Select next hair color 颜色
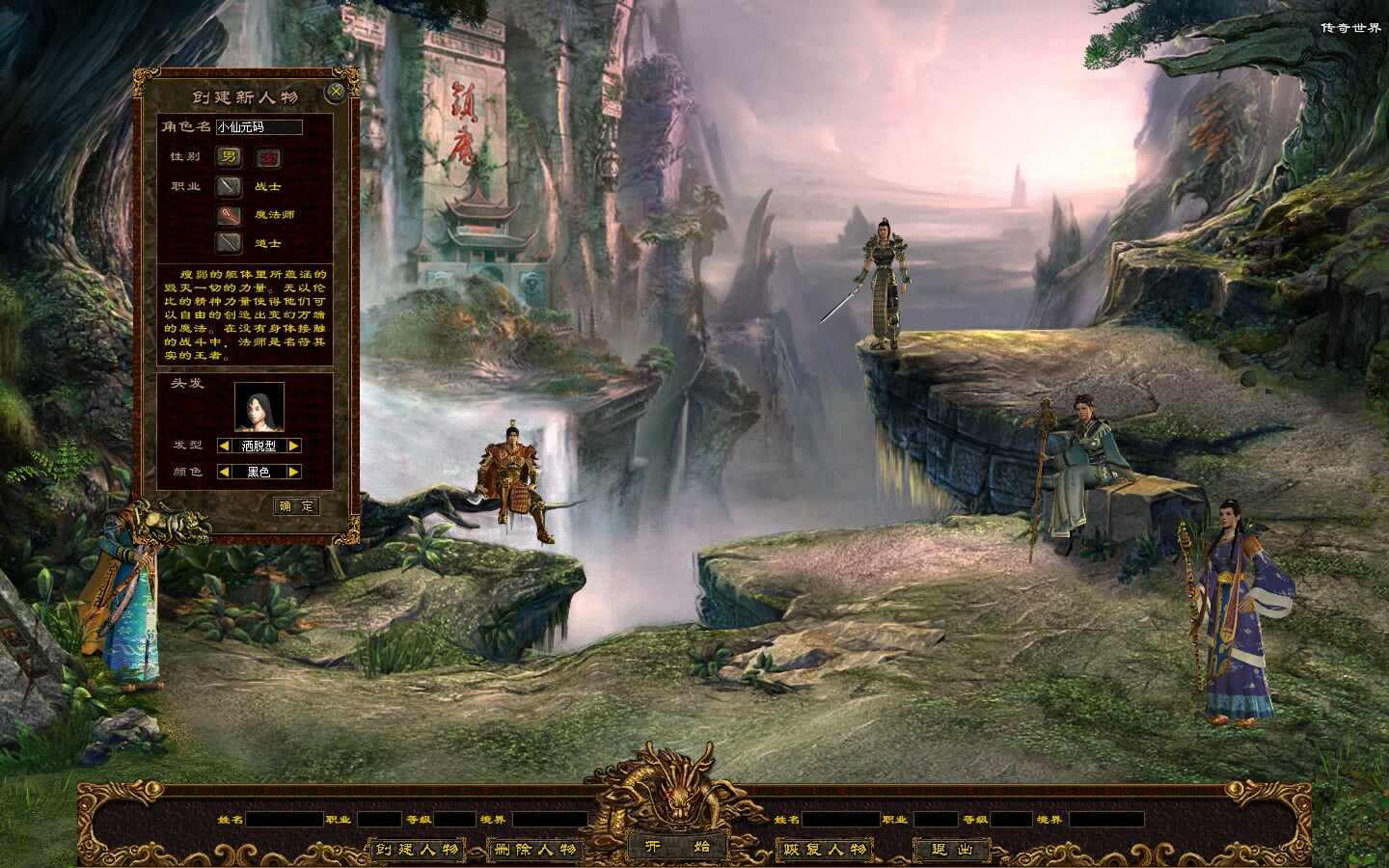Image resolution: width=1389 pixels, height=868 pixels. [x=294, y=472]
